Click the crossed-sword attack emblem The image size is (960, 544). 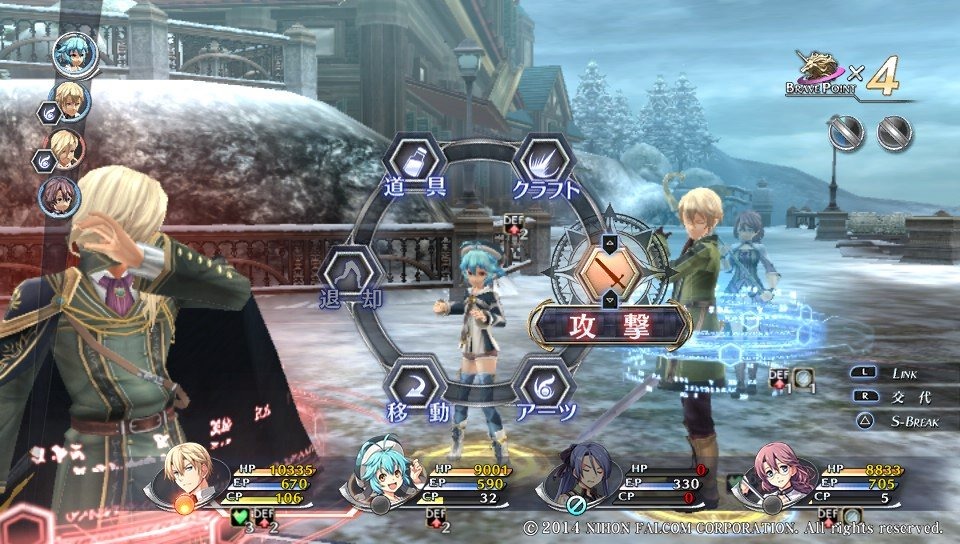click(610, 271)
